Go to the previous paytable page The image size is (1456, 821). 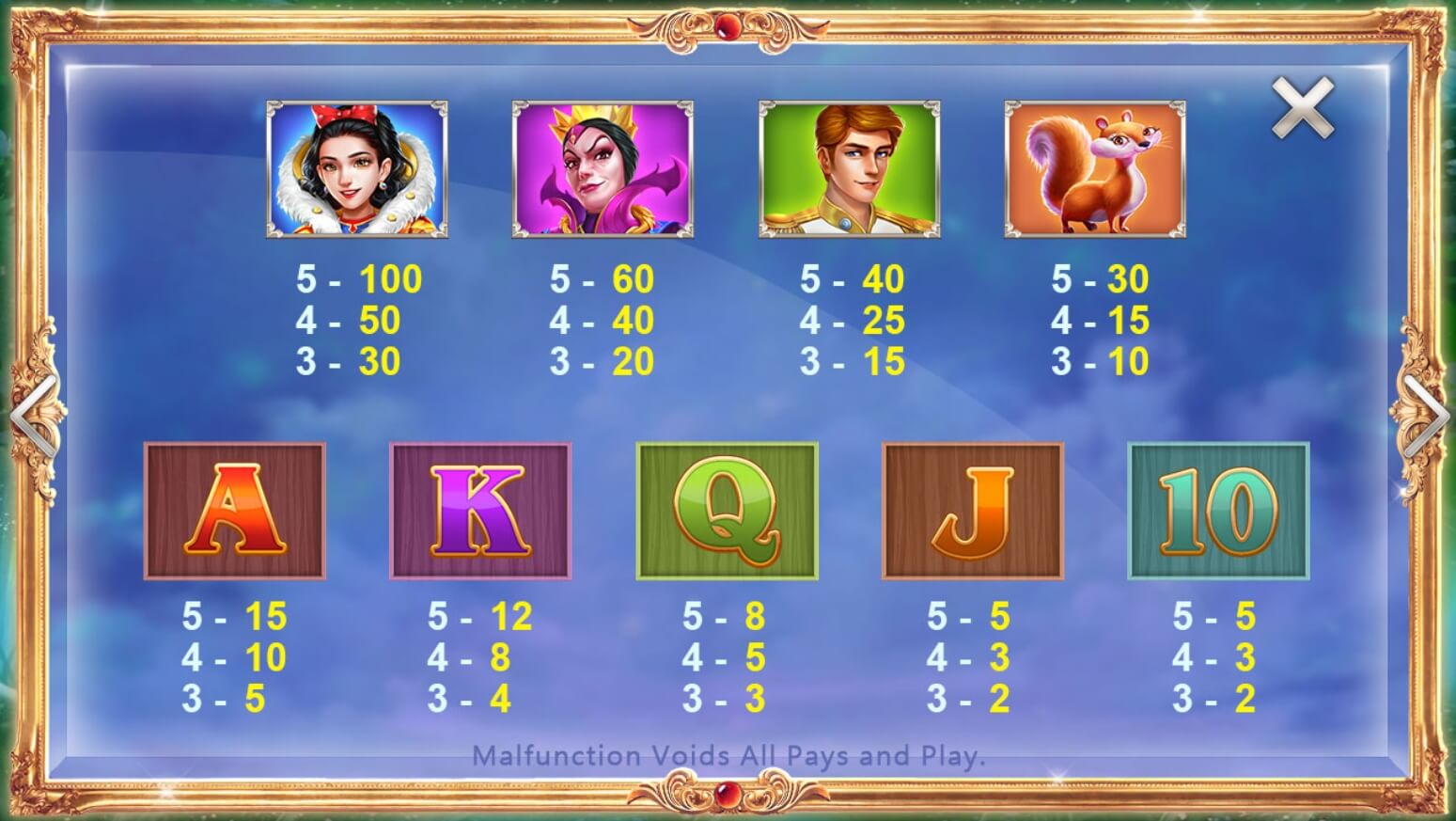click(x=32, y=415)
